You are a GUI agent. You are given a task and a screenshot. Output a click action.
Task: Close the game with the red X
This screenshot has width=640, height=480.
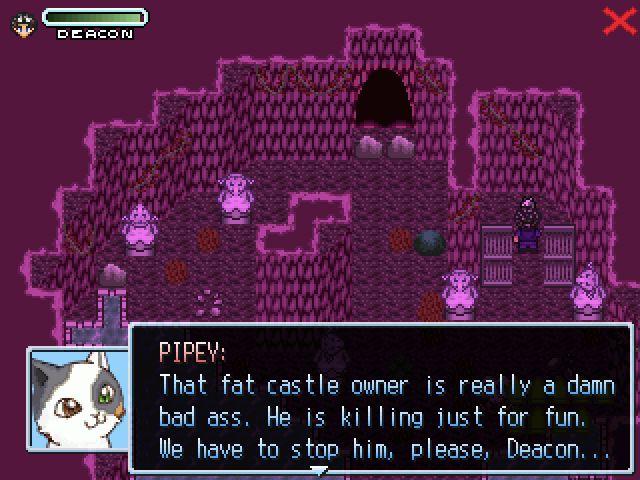[619, 21]
